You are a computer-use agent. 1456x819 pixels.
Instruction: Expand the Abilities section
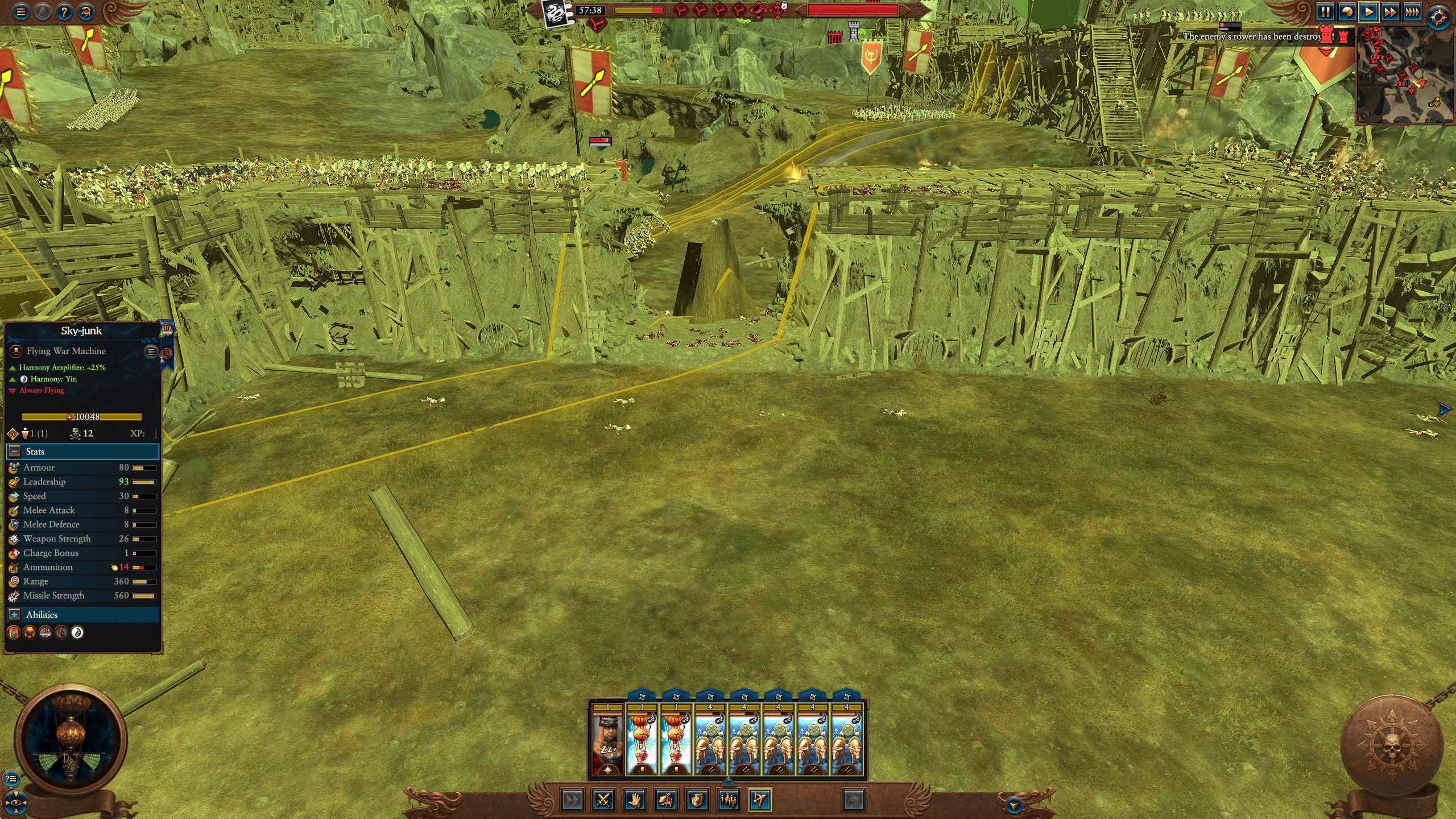pos(13,615)
